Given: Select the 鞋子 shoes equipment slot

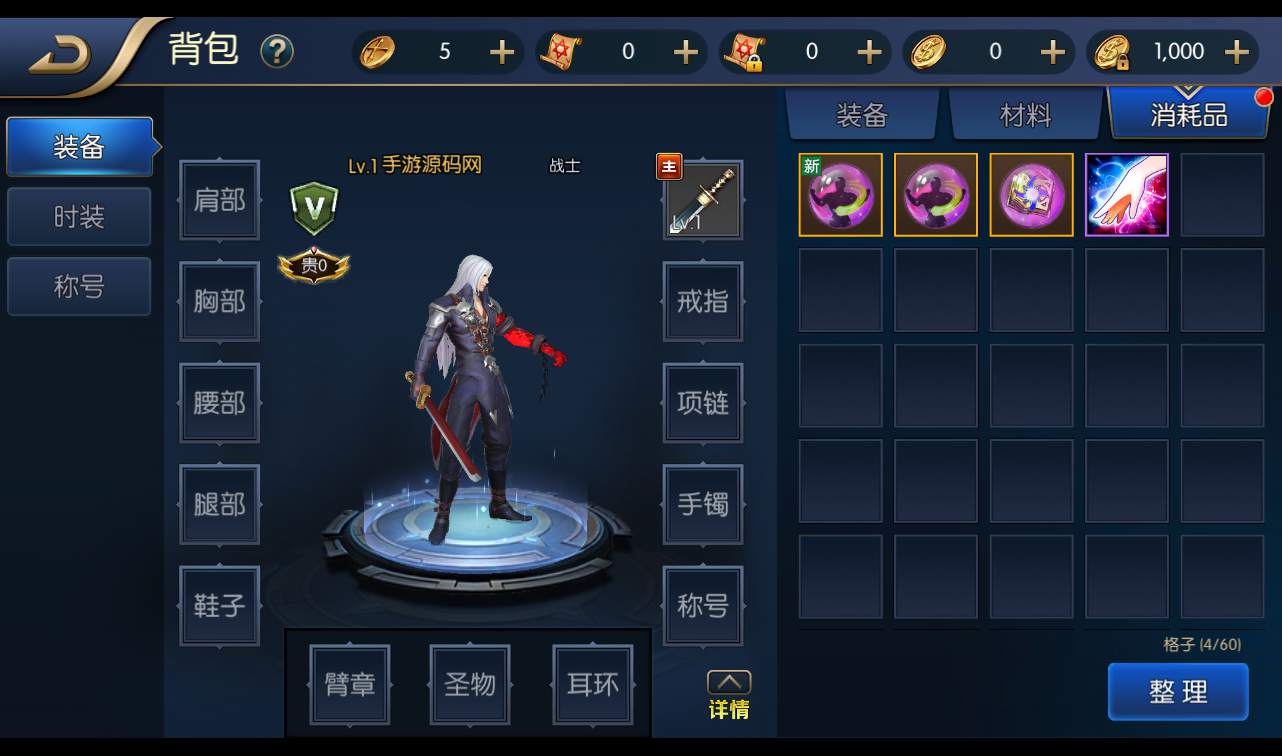Looking at the screenshot, I should (x=219, y=606).
